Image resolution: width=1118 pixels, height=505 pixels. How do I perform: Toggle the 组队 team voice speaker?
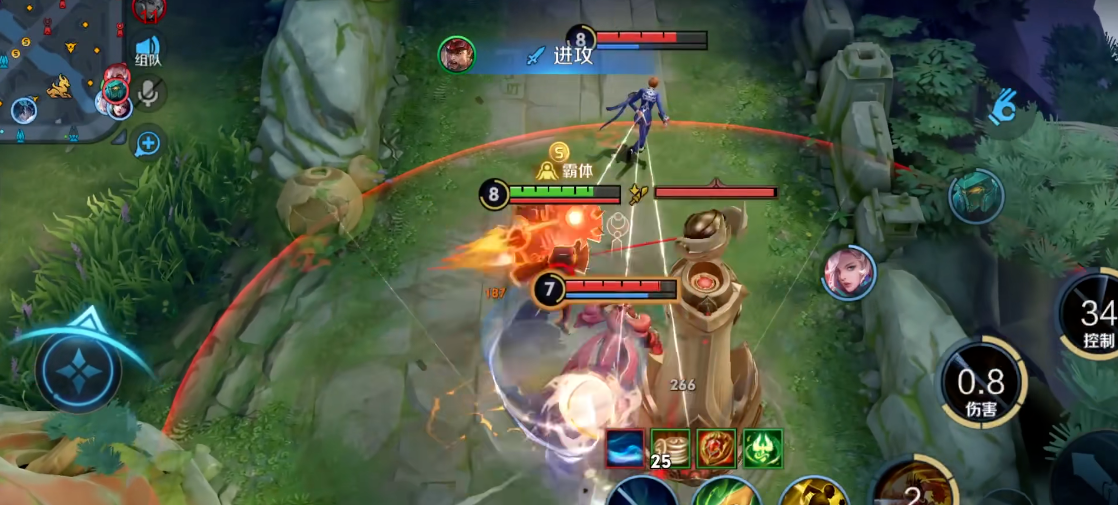click(148, 50)
